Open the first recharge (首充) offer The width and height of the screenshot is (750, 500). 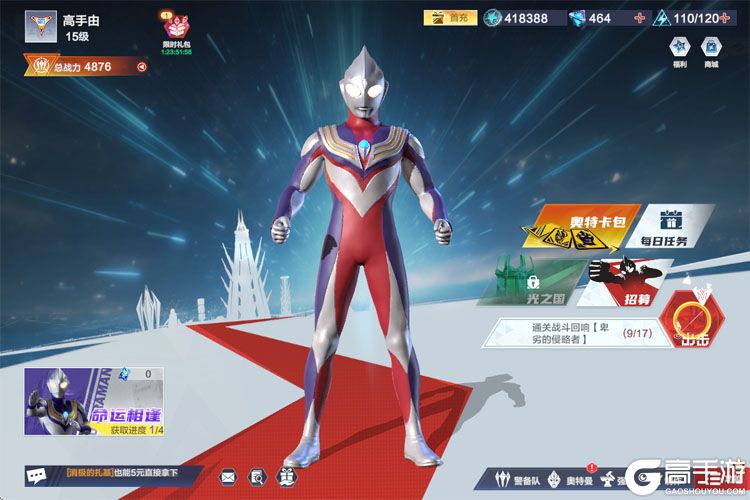pyautogui.click(x=450, y=18)
